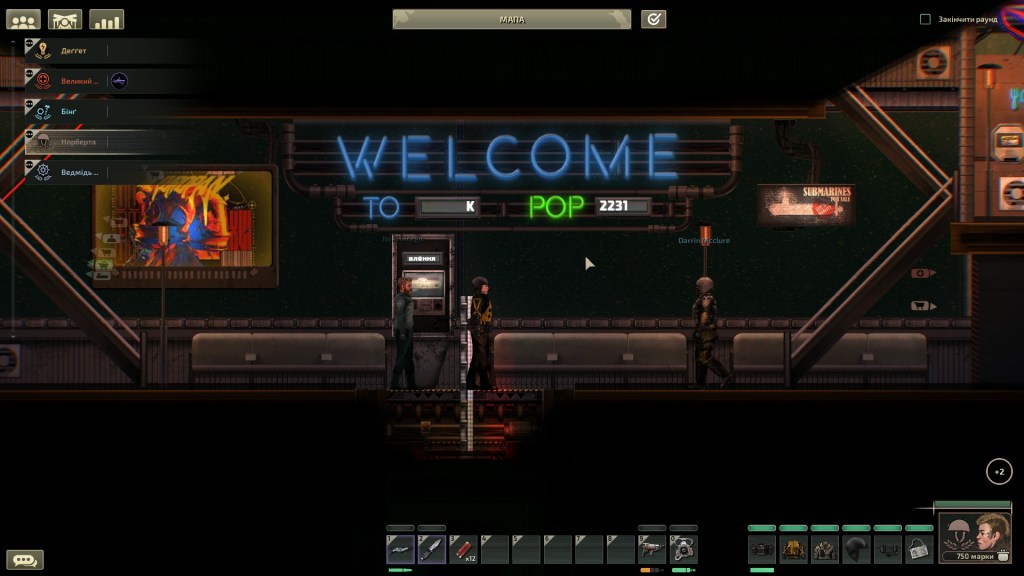1024x576 pixels.
Task: Show the bar chart stats panel
Action: point(106,19)
